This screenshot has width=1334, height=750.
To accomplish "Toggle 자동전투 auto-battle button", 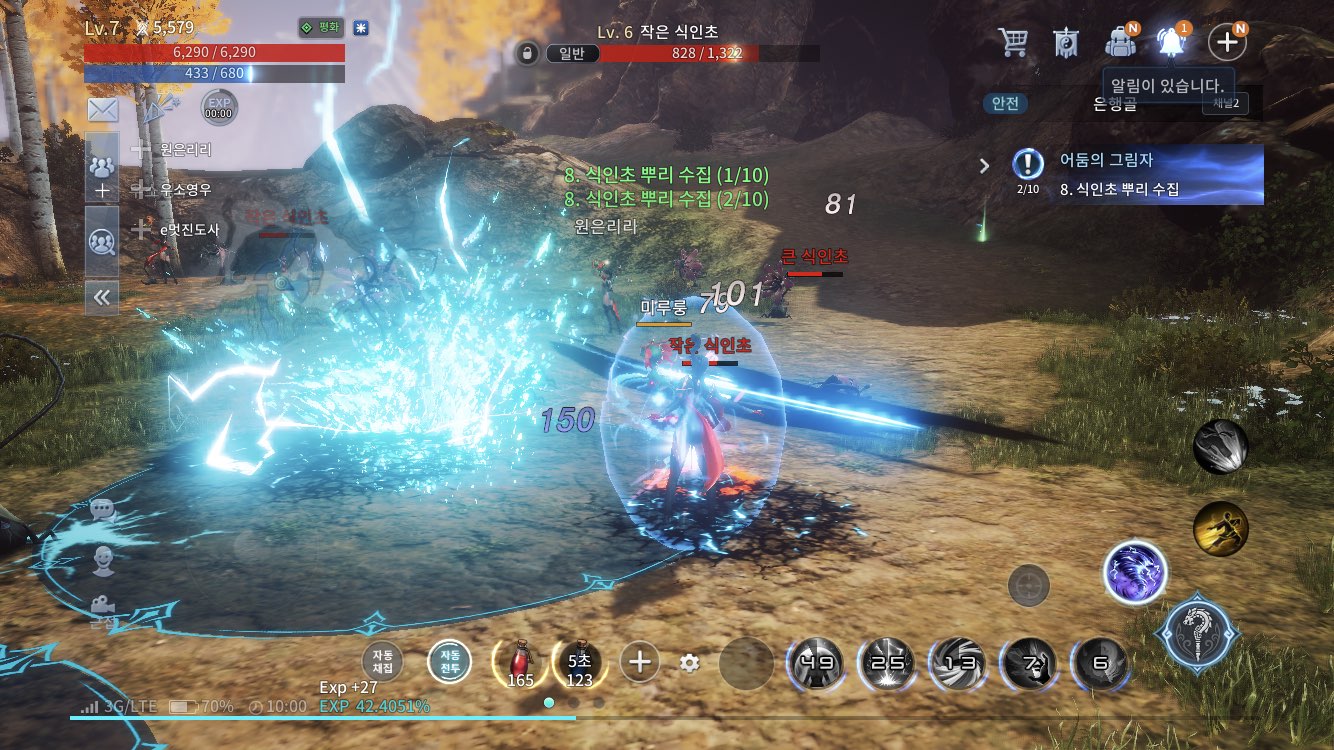I will [x=449, y=661].
